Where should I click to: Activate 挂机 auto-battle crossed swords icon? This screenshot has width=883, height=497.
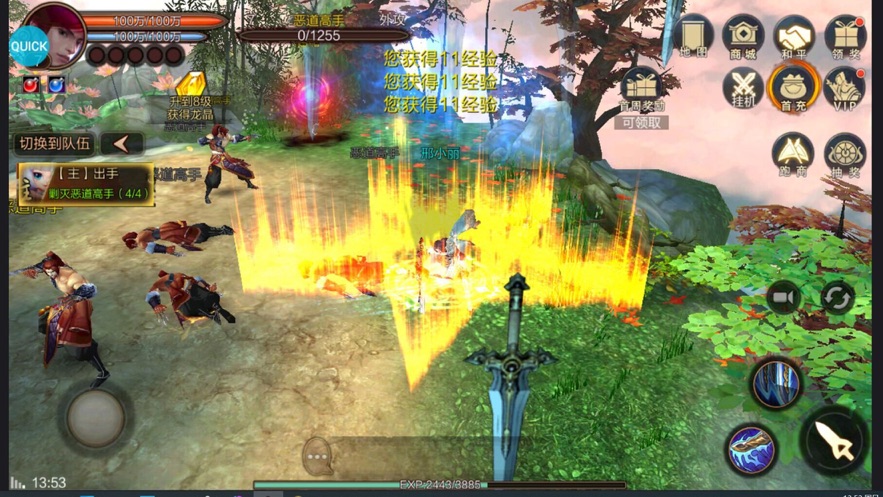coord(743,87)
